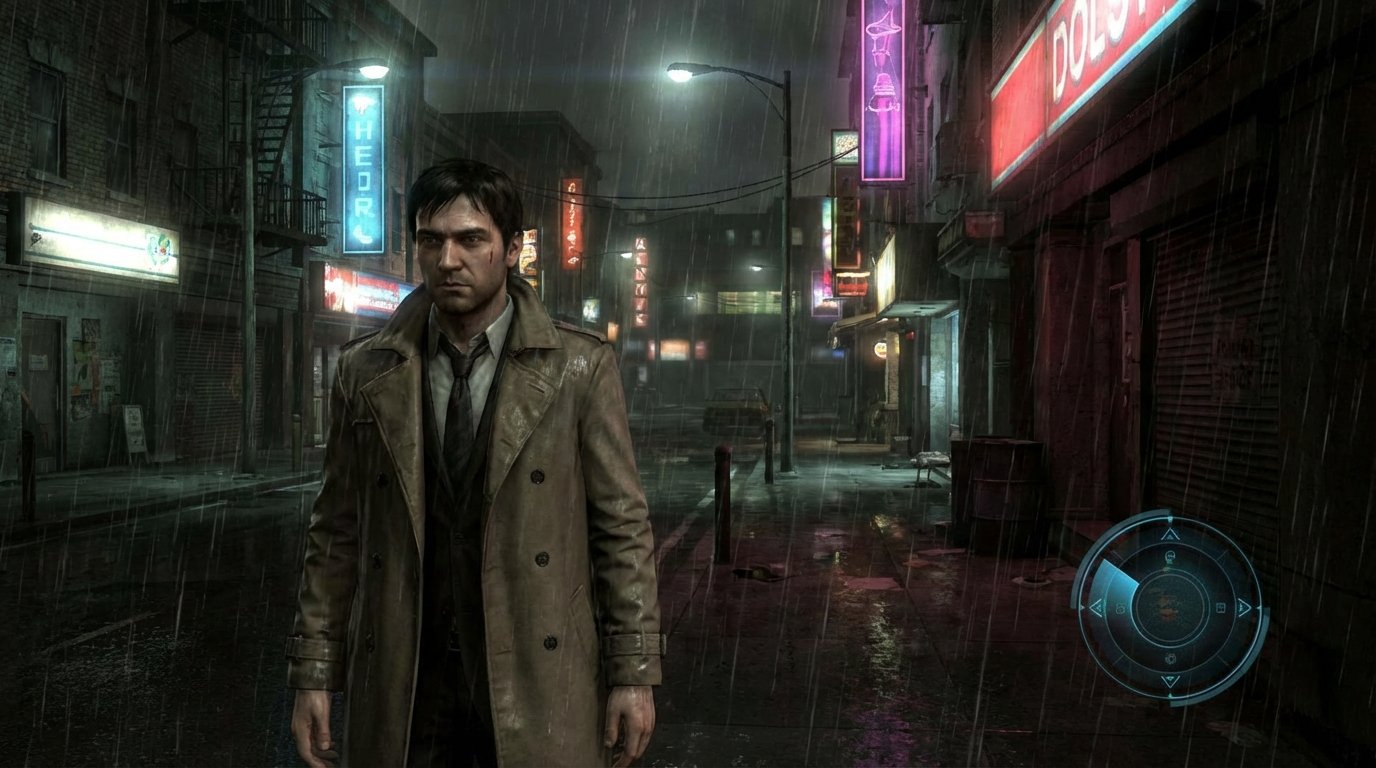Select the phone icon atop the radar HUD
This screenshot has width=1376, height=768.
(1170, 556)
